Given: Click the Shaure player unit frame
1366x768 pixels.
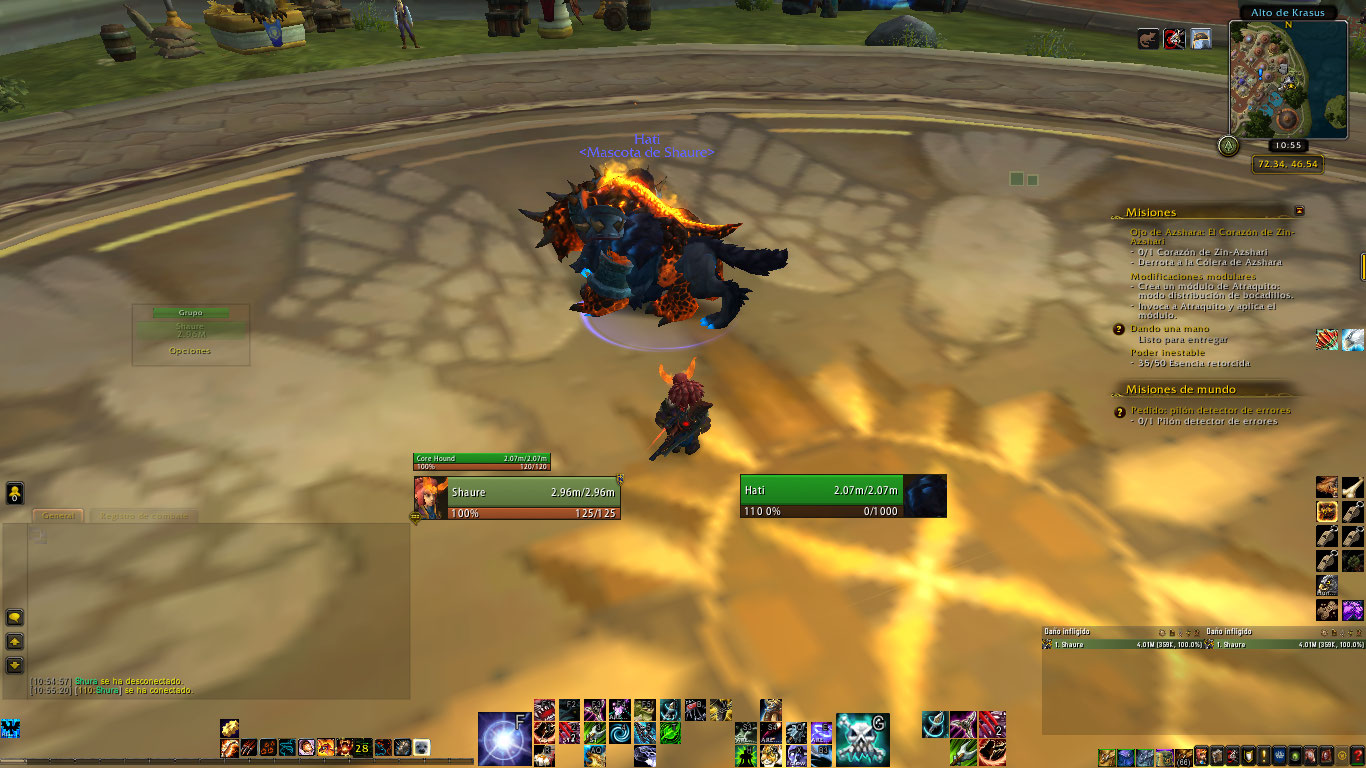Looking at the screenshot, I should pos(517,498).
